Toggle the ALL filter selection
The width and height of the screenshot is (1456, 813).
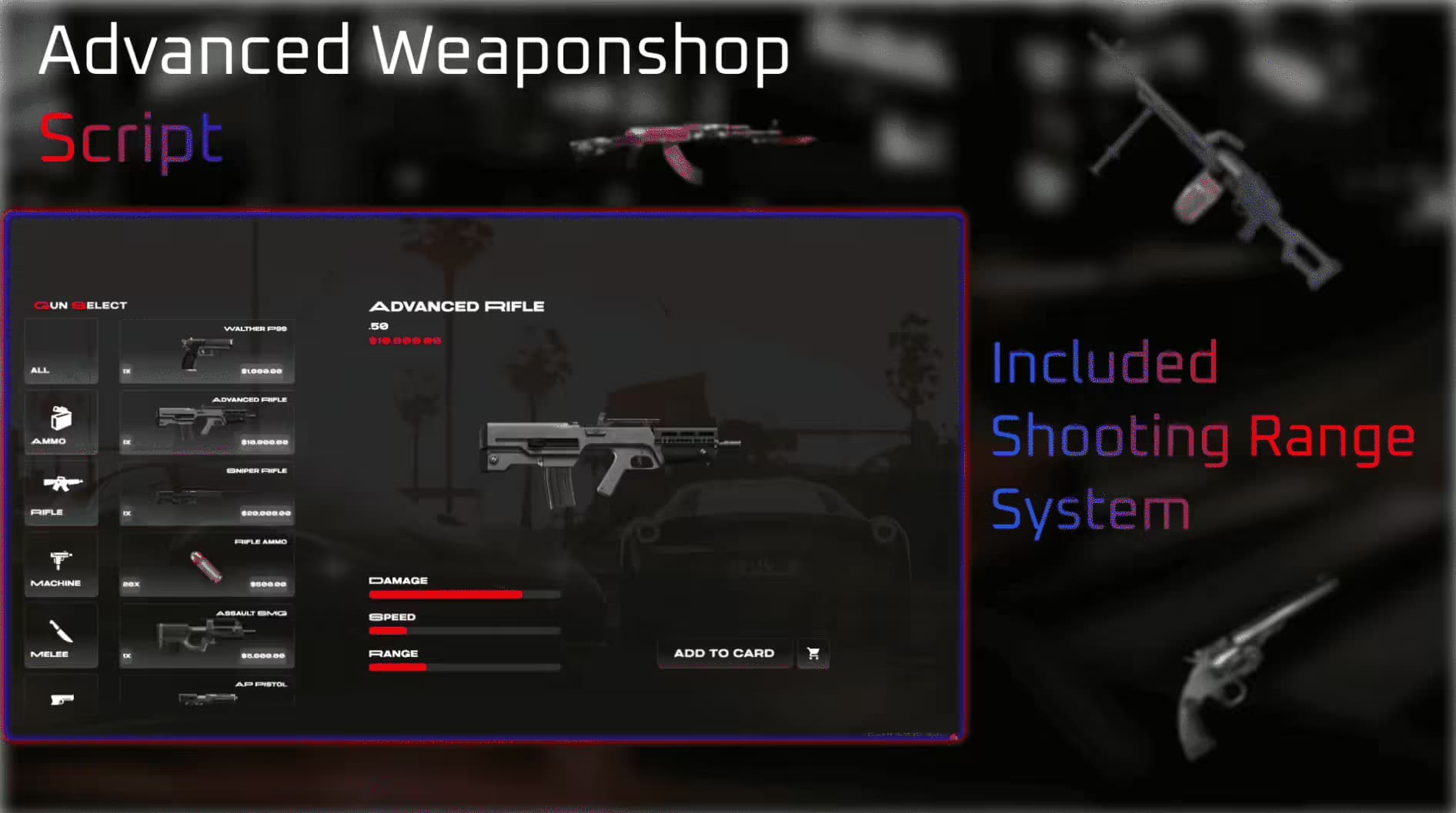point(62,354)
